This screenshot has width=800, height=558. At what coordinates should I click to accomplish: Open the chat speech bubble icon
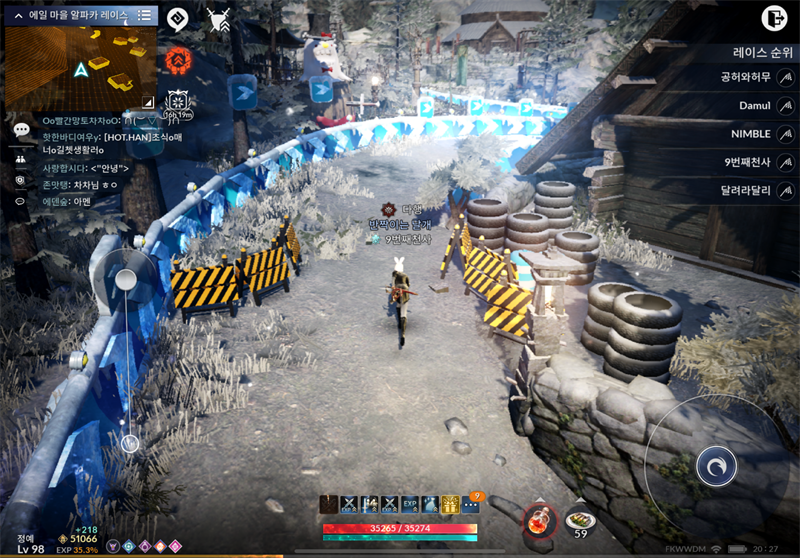(21, 130)
